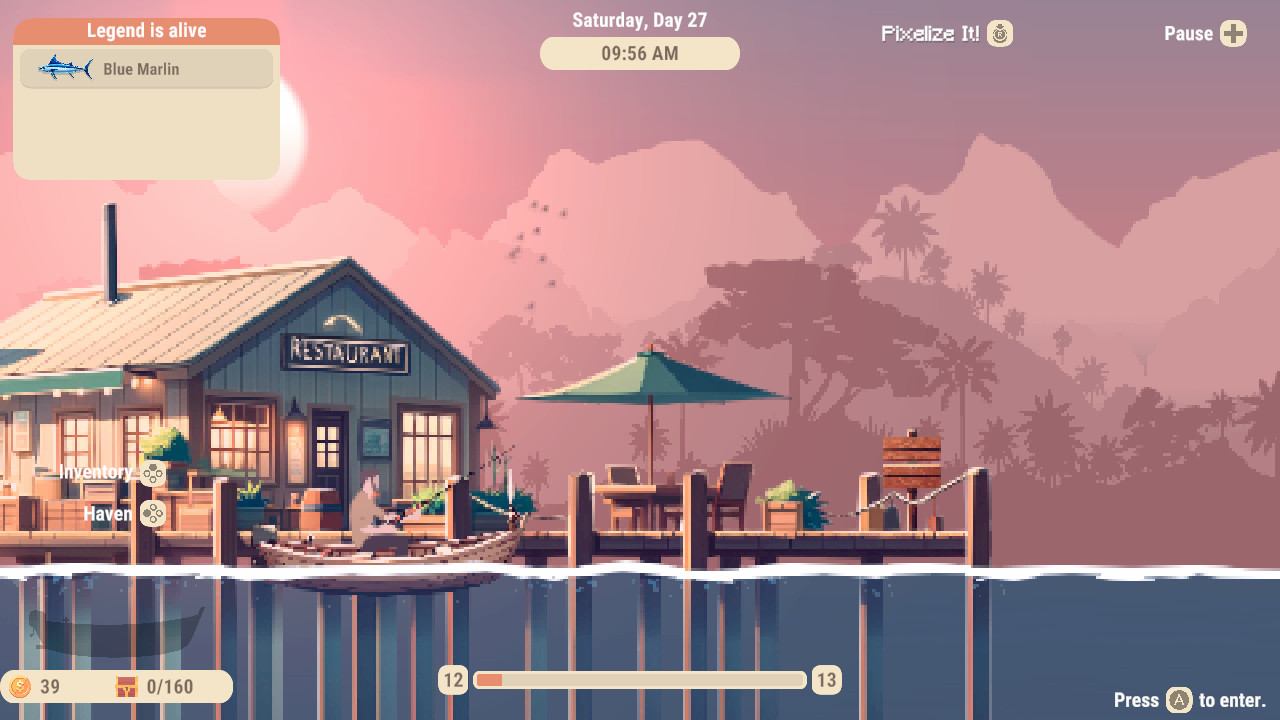Click the 0/160 treasure counter
The image size is (1280, 720).
pos(168,687)
